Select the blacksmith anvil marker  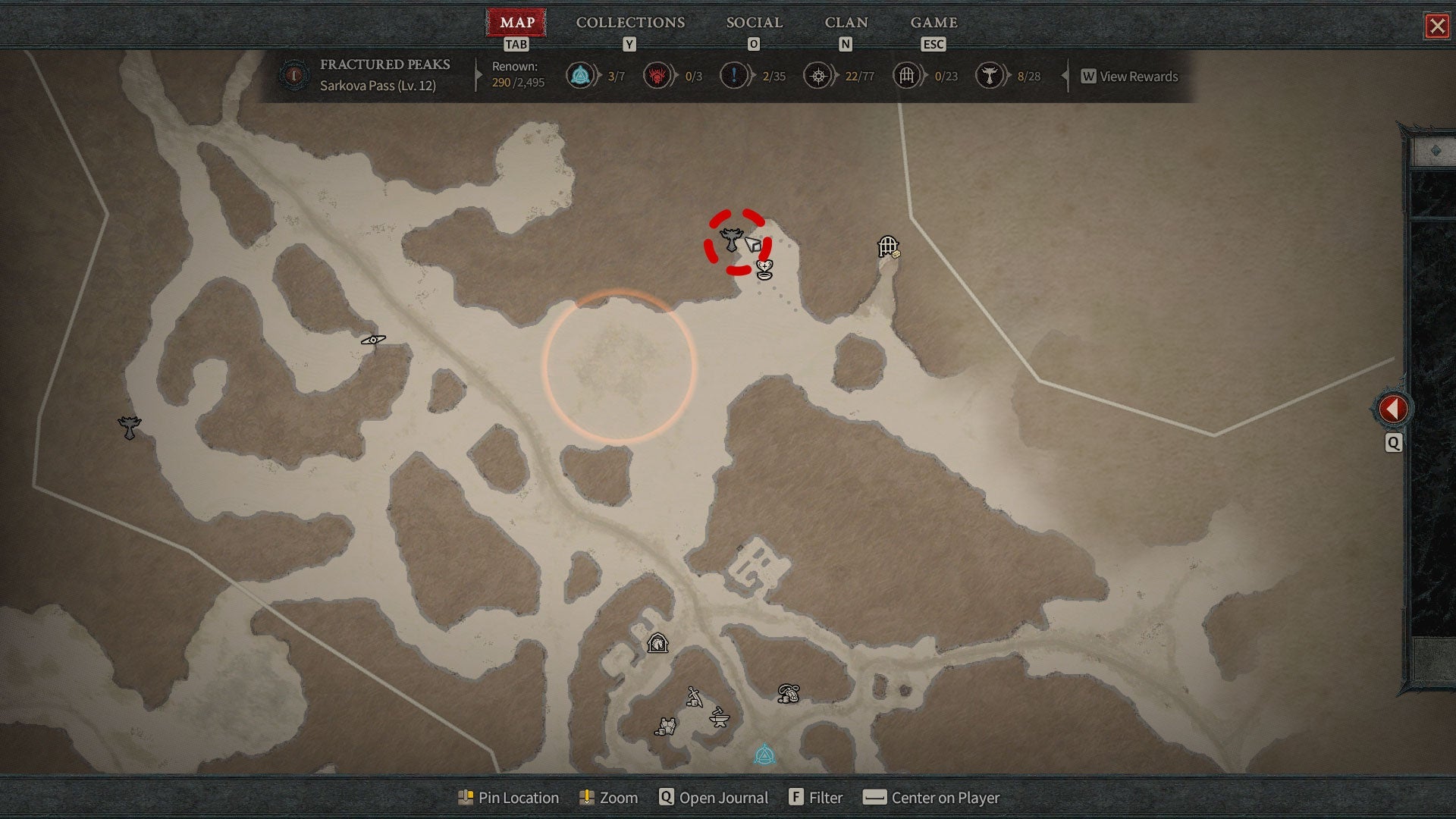[x=719, y=717]
